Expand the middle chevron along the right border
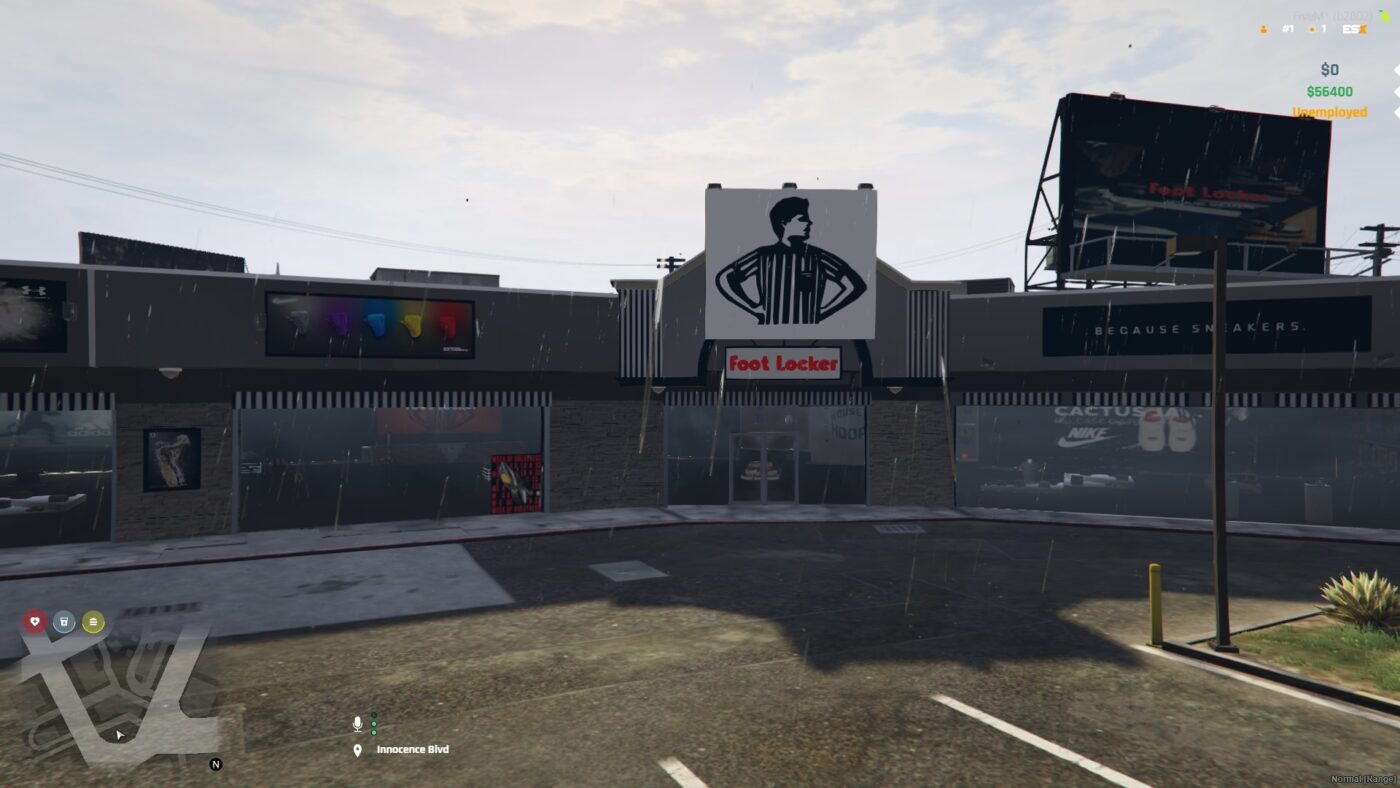1400x788 pixels. (1397, 91)
